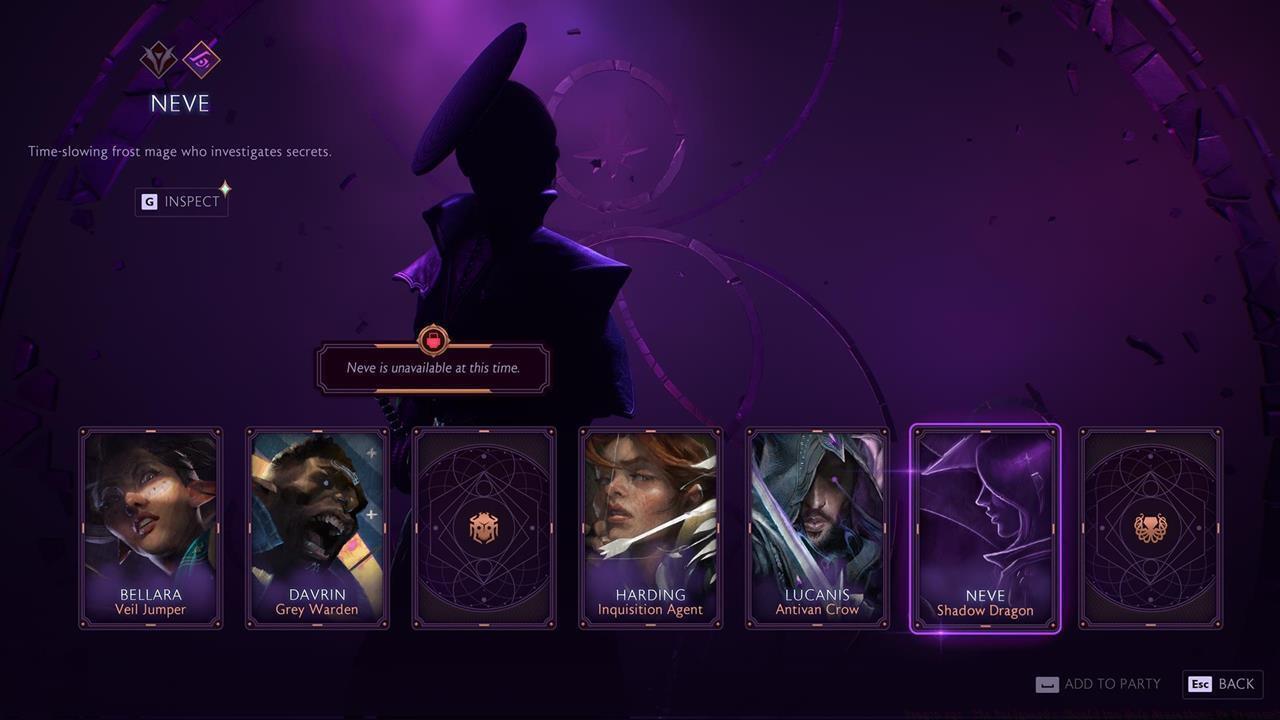
Task: Click the Esc key icon on the Back prompt
Action: coord(1199,684)
